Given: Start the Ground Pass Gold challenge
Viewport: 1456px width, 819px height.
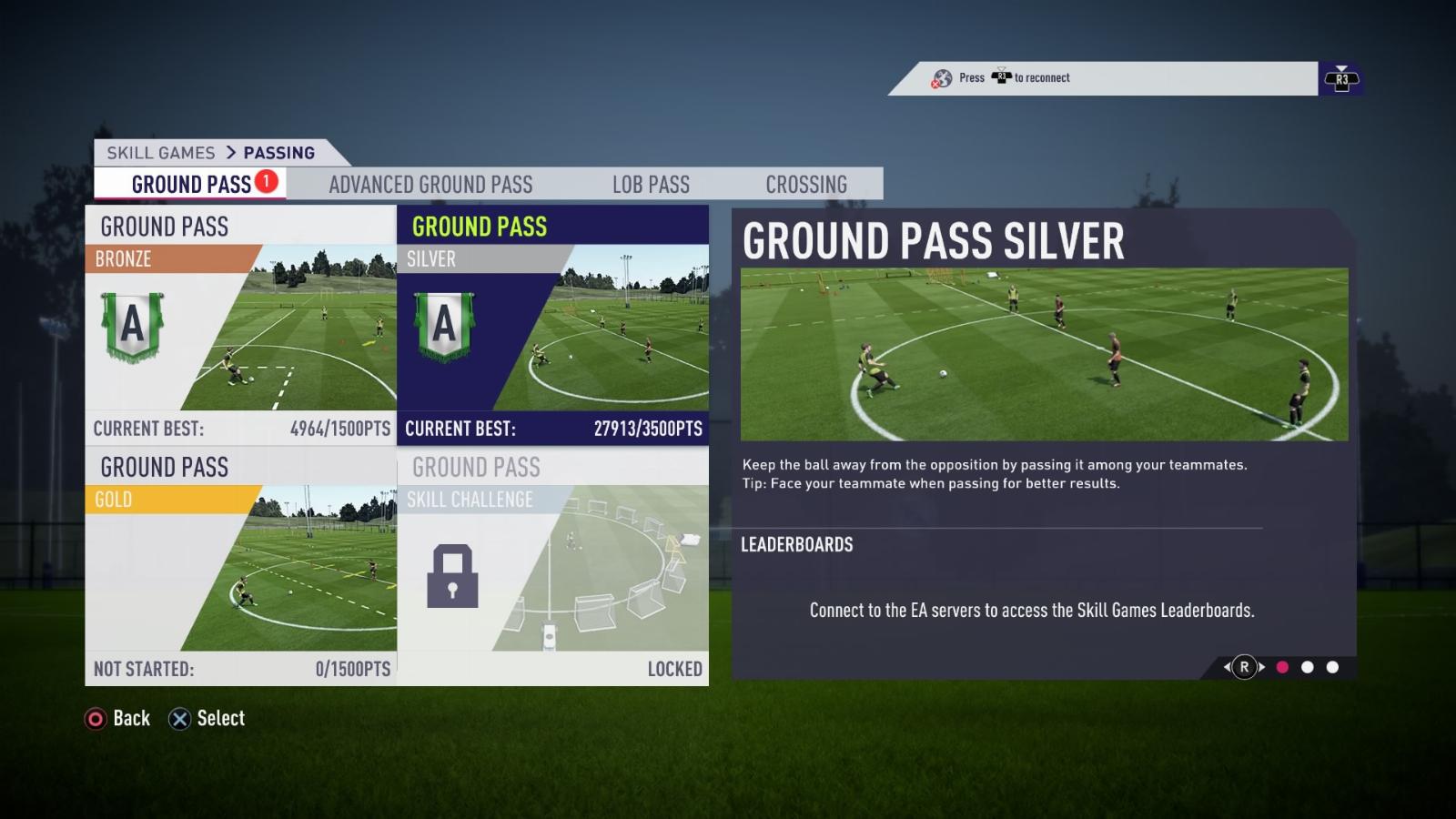Looking at the screenshot, I should coord(241,565).
